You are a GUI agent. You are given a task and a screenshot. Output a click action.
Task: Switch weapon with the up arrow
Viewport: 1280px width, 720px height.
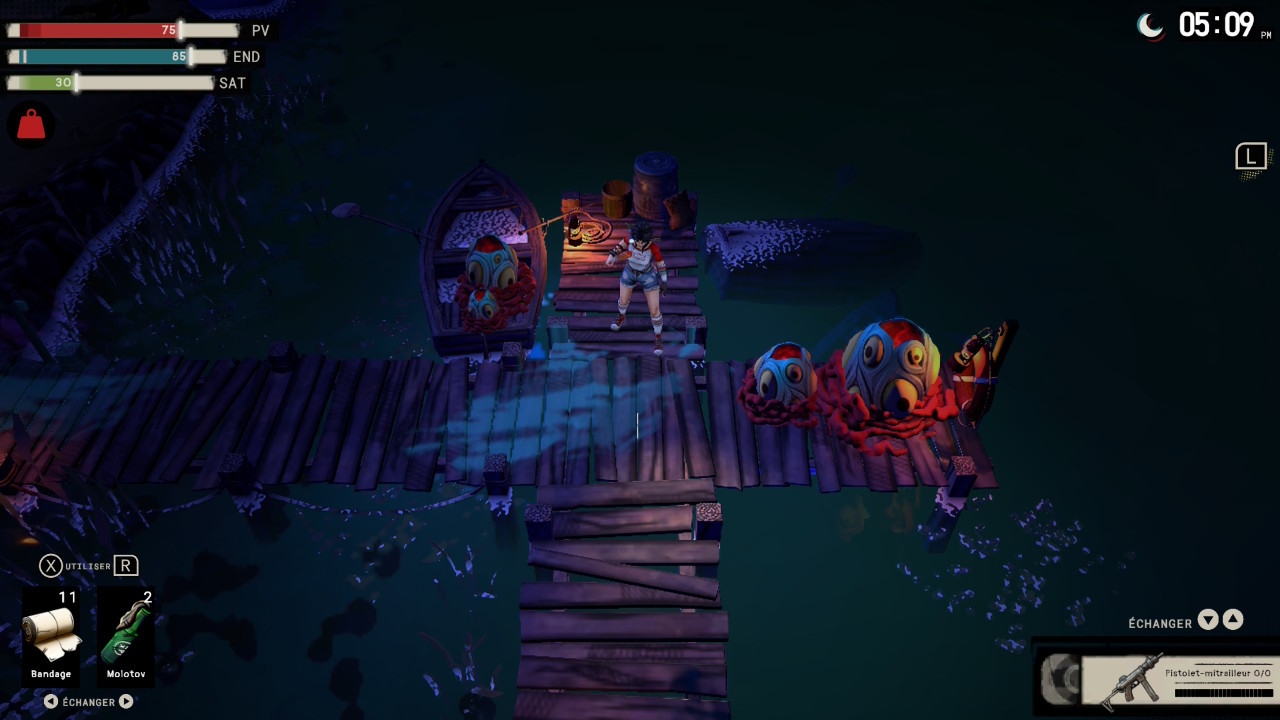1233,620
